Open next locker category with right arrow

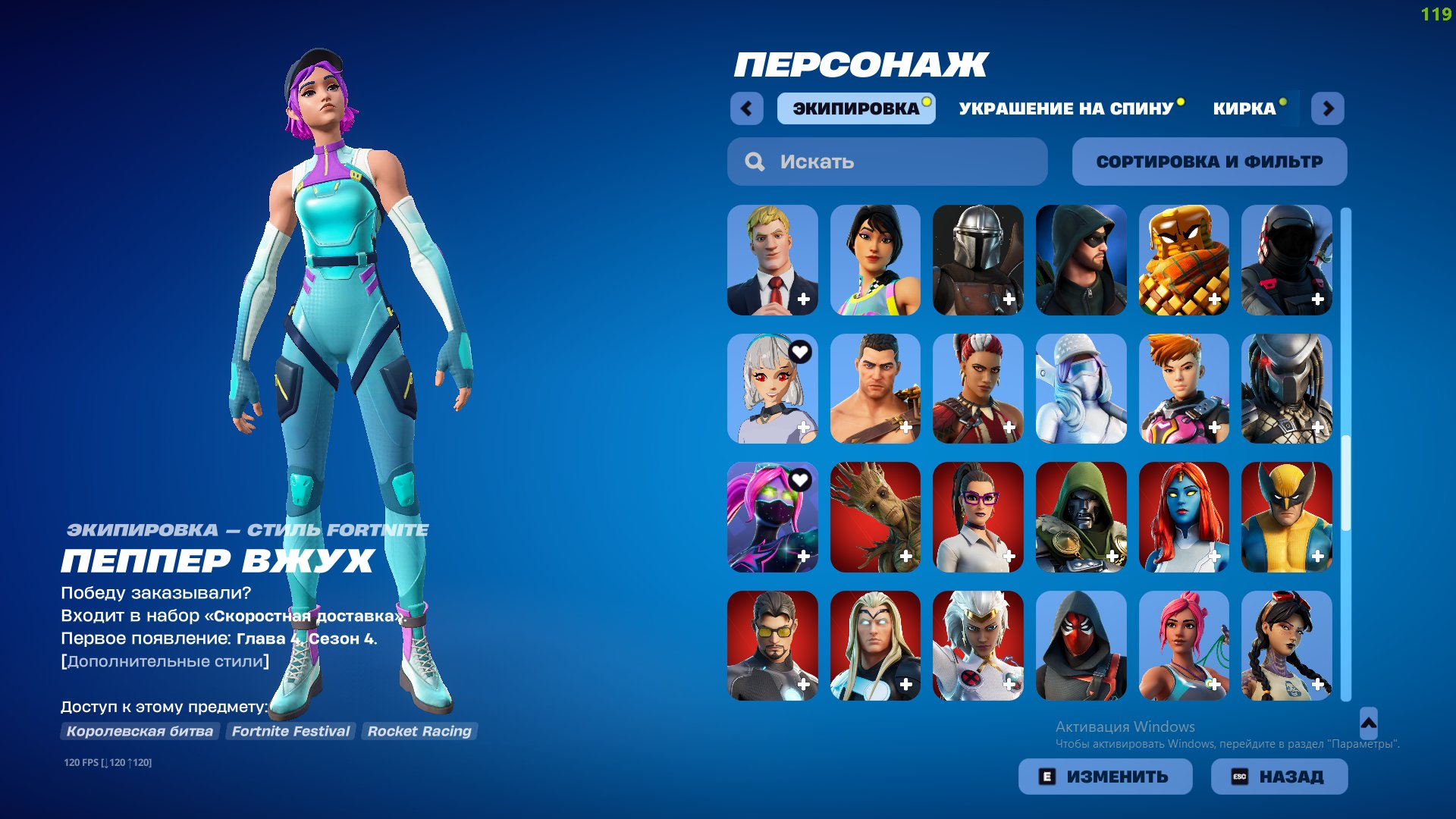pos(1328,108)
